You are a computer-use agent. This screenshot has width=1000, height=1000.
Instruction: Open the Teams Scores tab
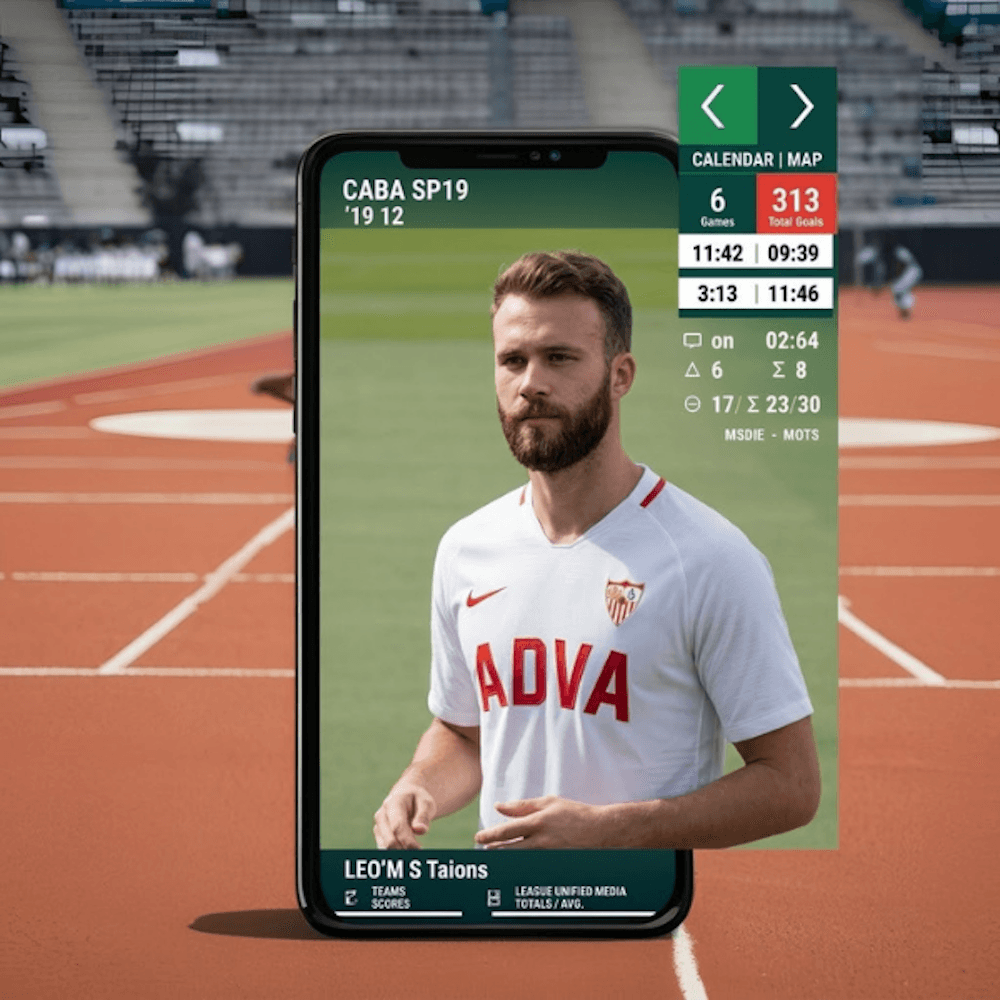[x=391, y=896]
